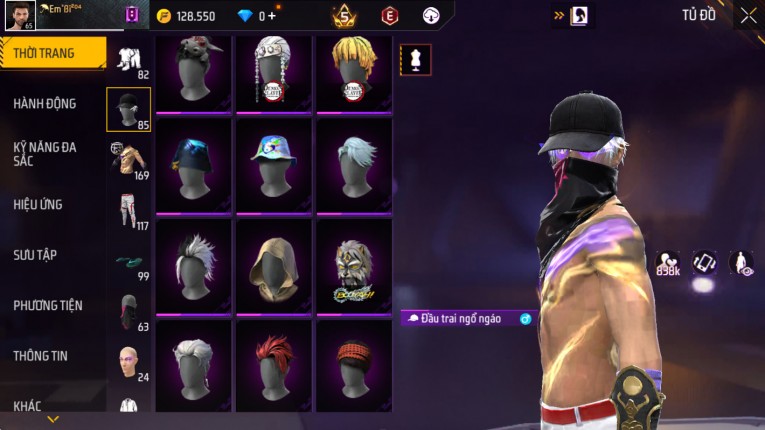The height and width of the screenshot is (430, 765).
Task: Select the KỸ NĂNG ĐA SẮC category
Action: tap(45, 153)
